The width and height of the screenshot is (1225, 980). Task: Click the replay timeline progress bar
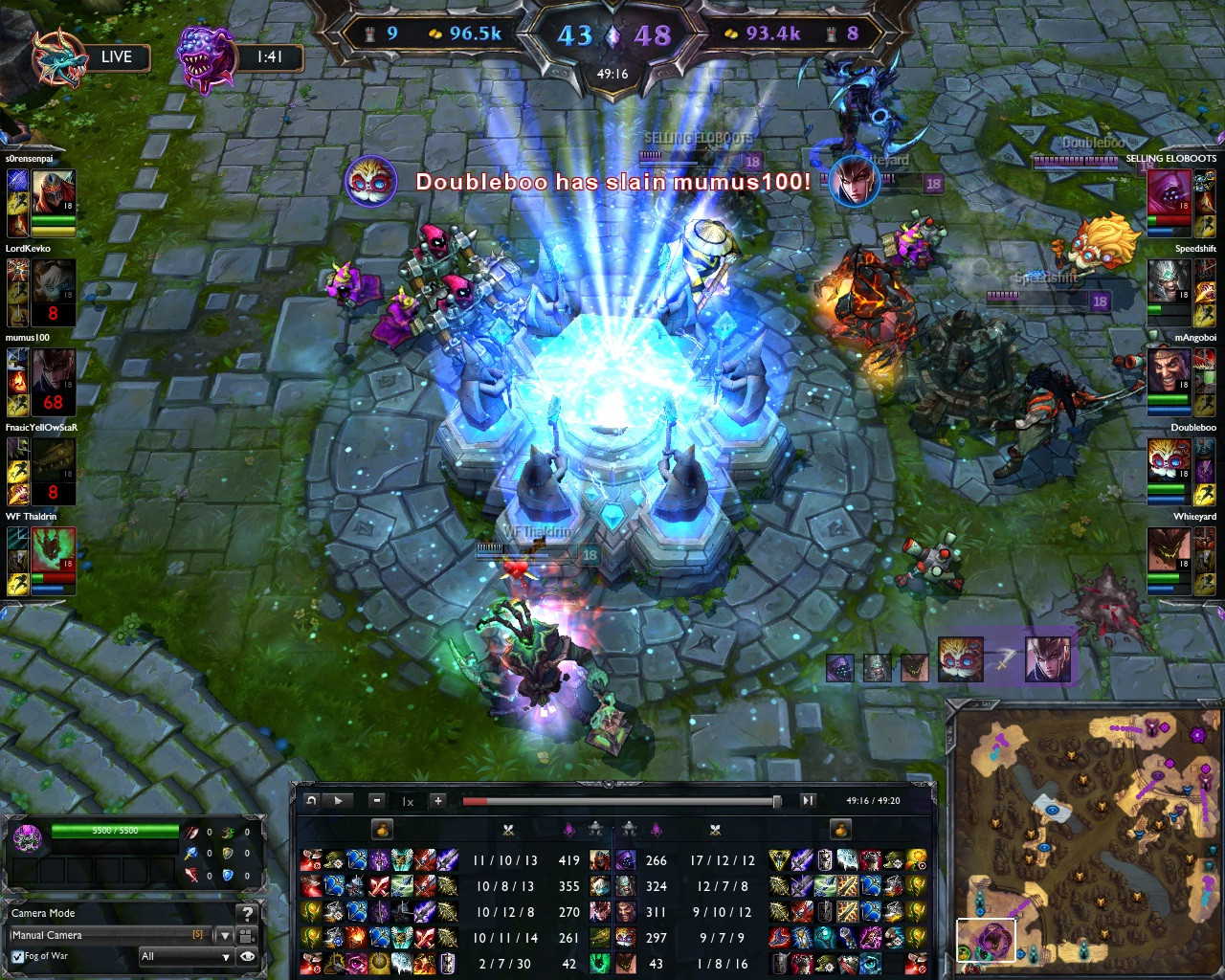[x=620, y=801]
